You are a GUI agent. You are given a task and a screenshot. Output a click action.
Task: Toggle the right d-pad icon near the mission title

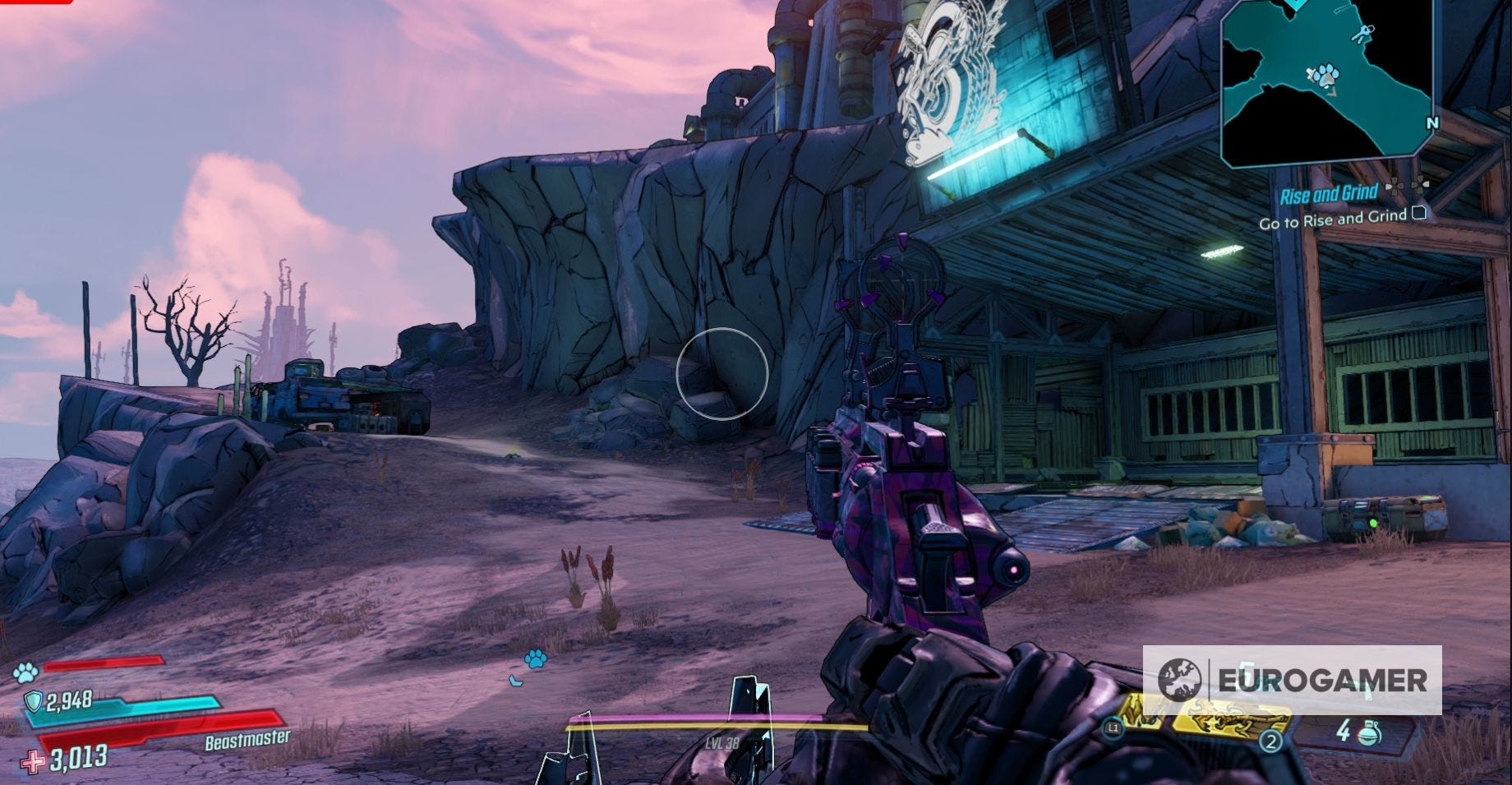pyautogui.click(x=1419, y=185)
